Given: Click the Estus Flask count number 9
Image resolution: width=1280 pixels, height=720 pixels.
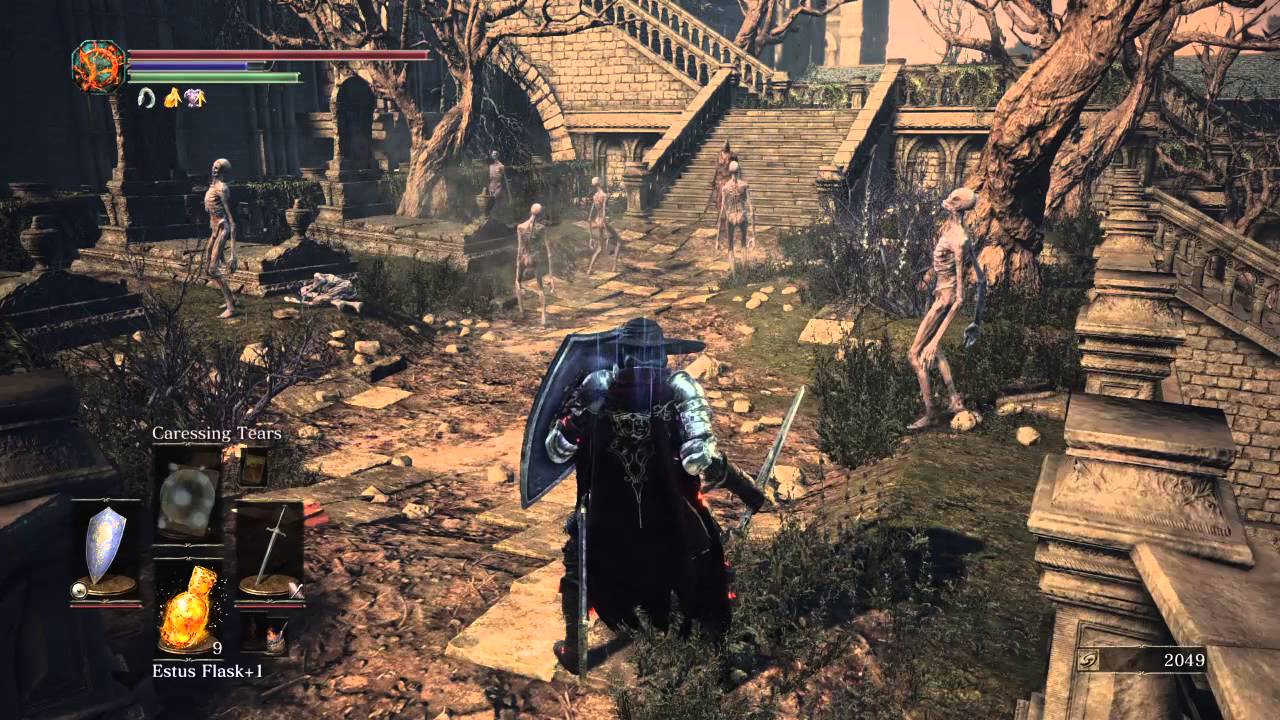Looking at the screenshot, I should (217, 648).
